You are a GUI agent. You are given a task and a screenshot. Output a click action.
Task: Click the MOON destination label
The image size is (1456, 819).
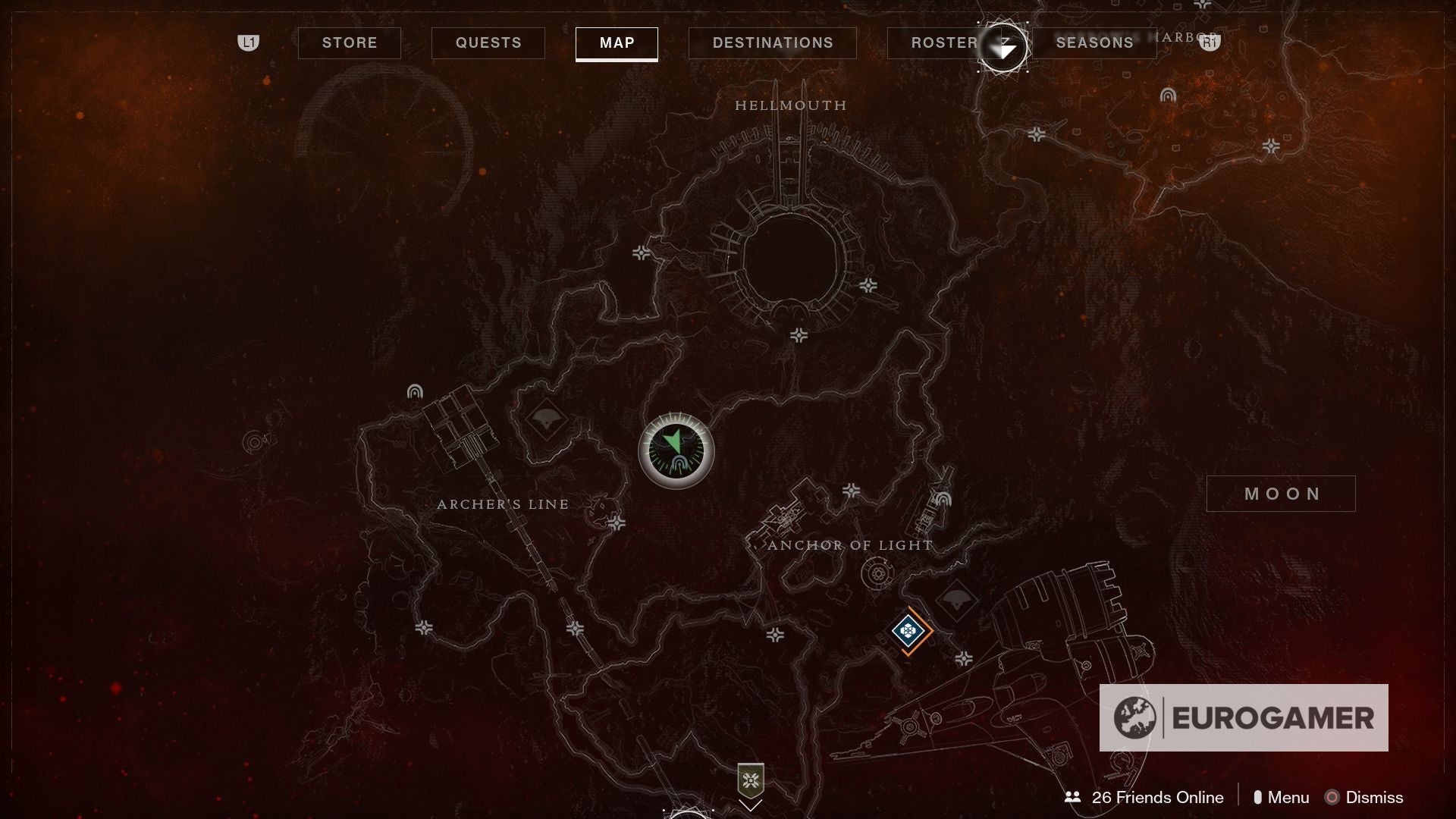tap(1281, 493)
